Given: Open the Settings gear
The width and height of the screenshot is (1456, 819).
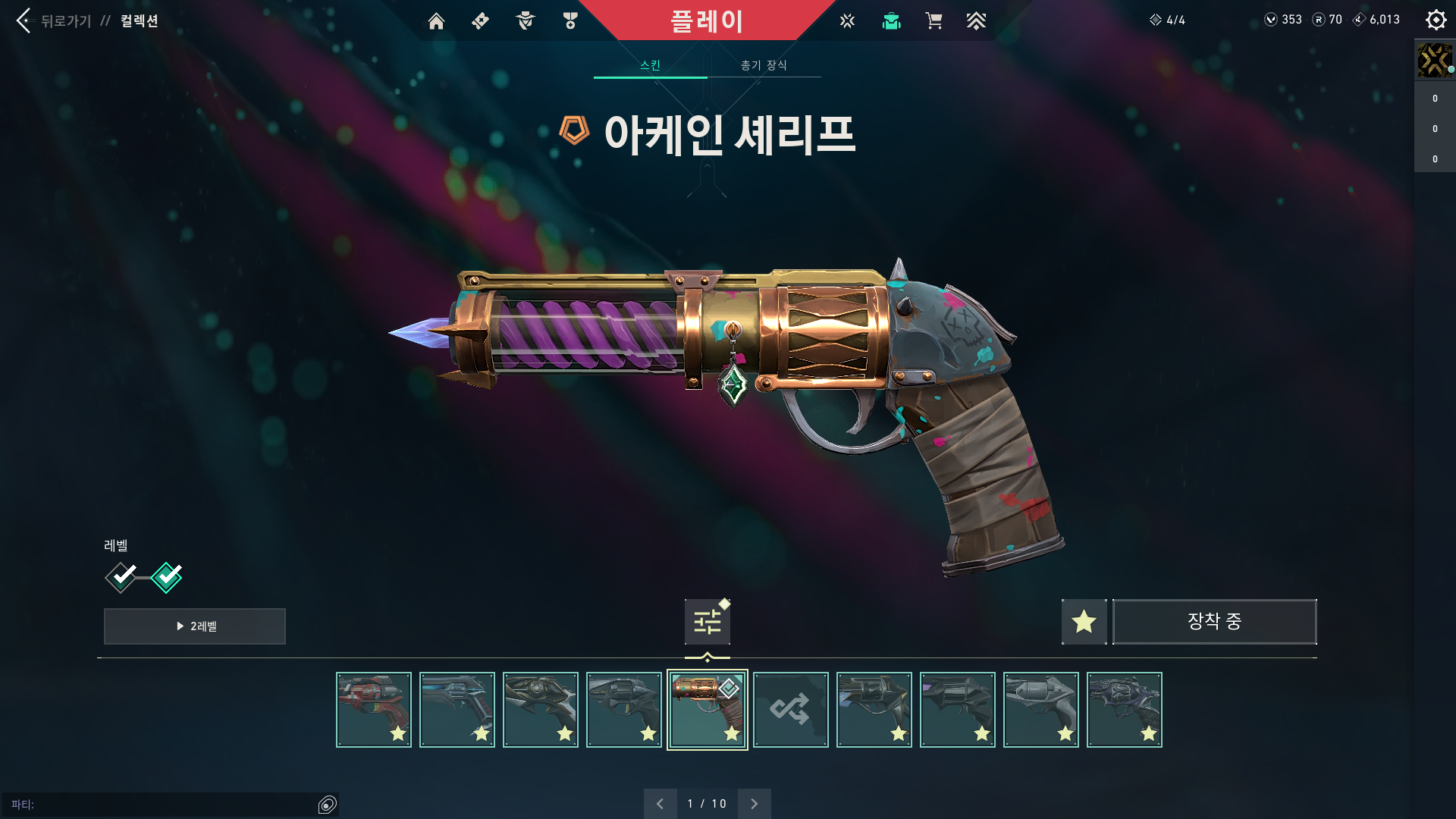Looking at the screenshot, I should pos(1436,20).
